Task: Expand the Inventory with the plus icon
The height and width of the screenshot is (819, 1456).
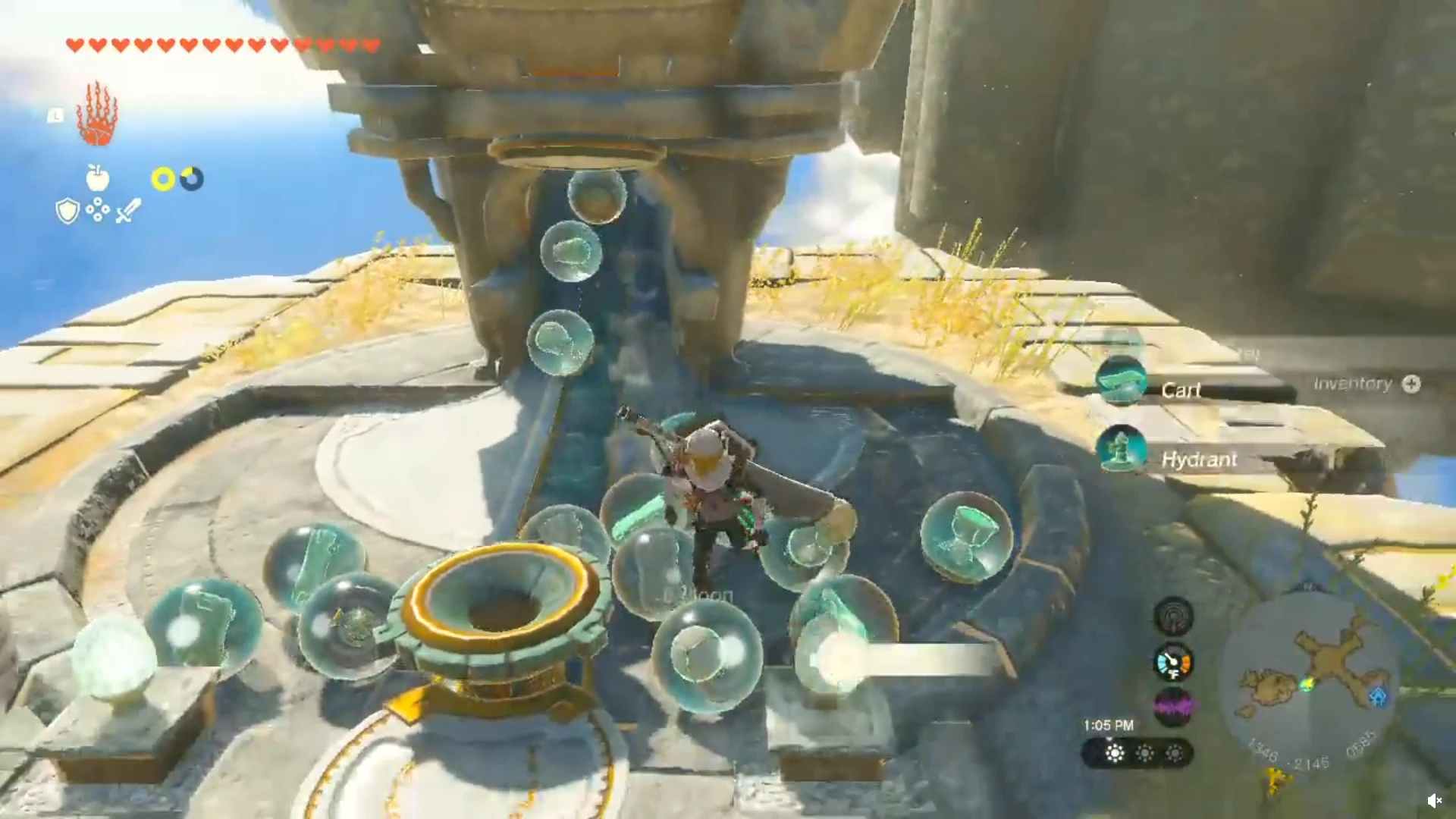Action: tap(1412, 384)
